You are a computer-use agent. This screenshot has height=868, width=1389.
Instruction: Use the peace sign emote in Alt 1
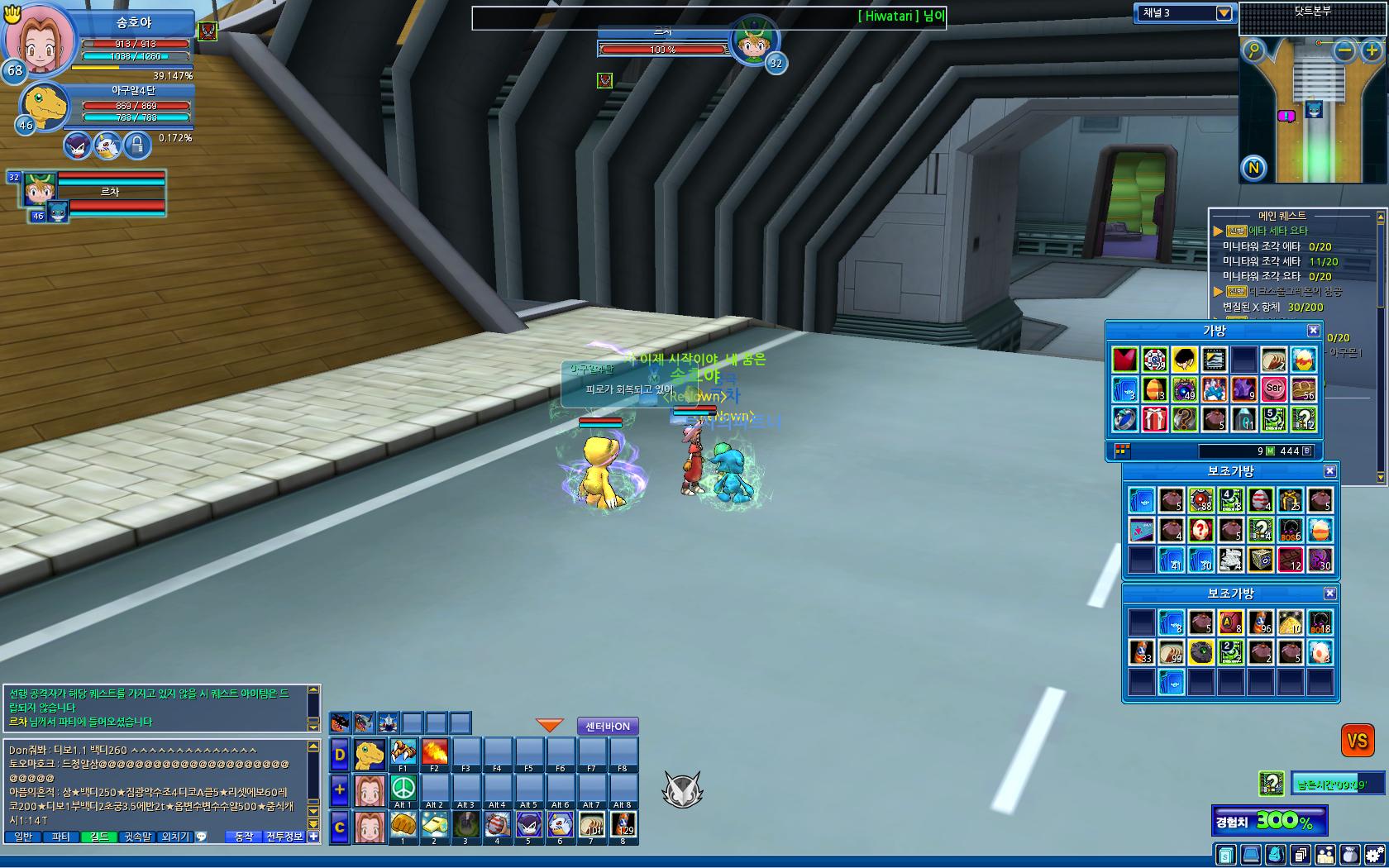(x=403, y=787)
